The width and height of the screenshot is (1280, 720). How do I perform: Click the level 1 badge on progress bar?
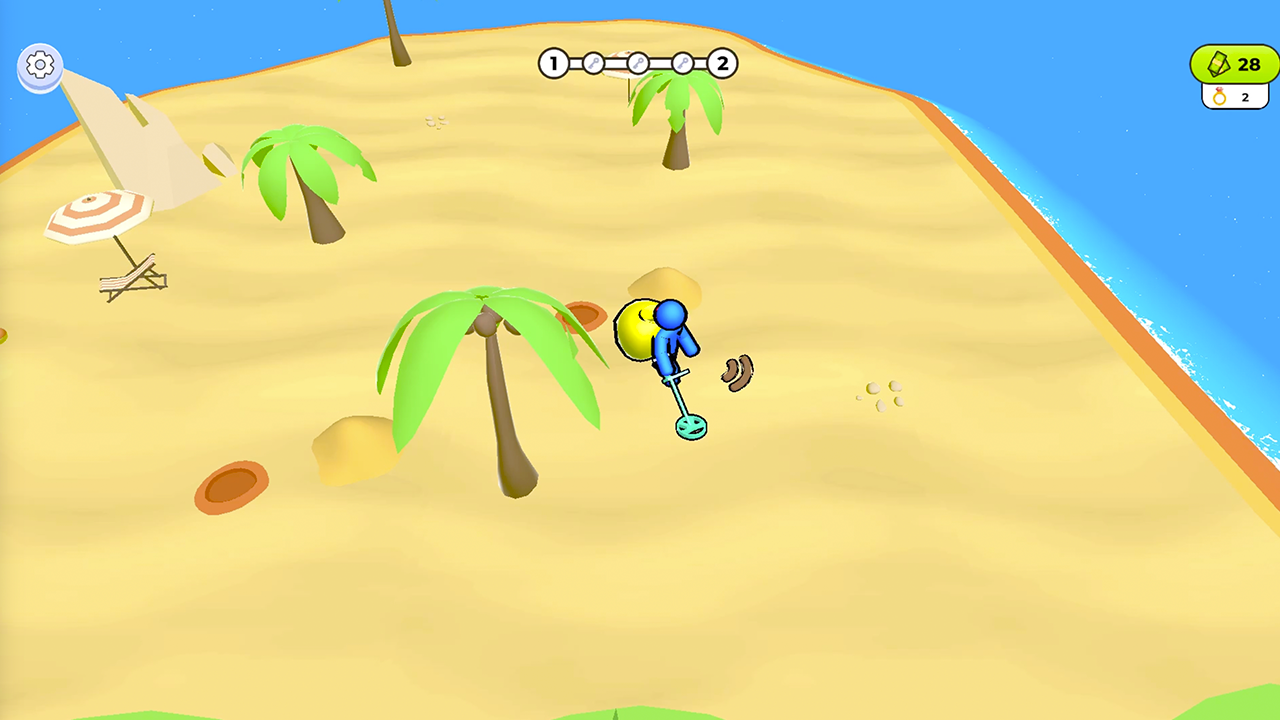click(552, 63)
